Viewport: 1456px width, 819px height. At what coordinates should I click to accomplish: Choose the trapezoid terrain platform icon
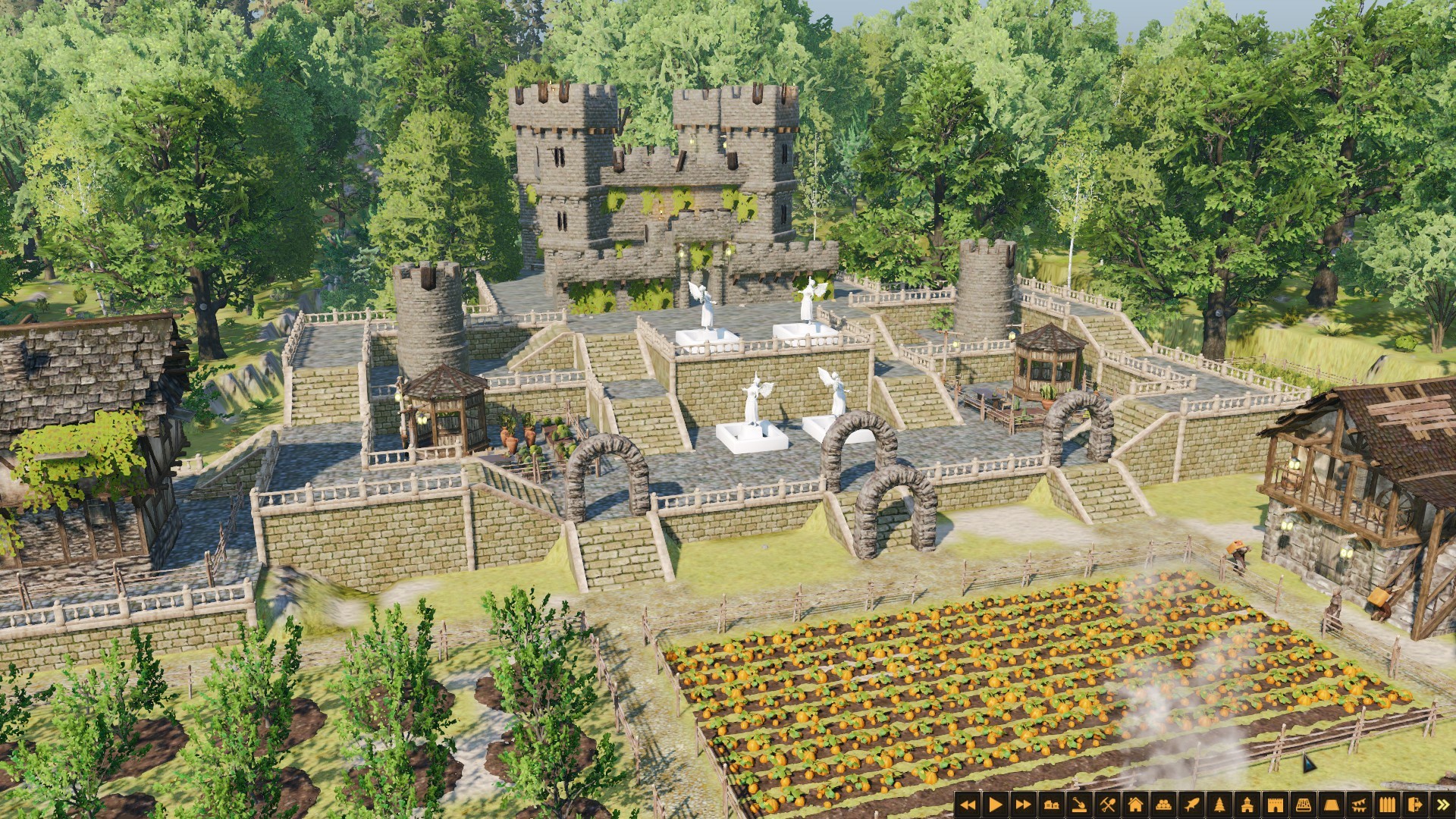(1332, 805)
